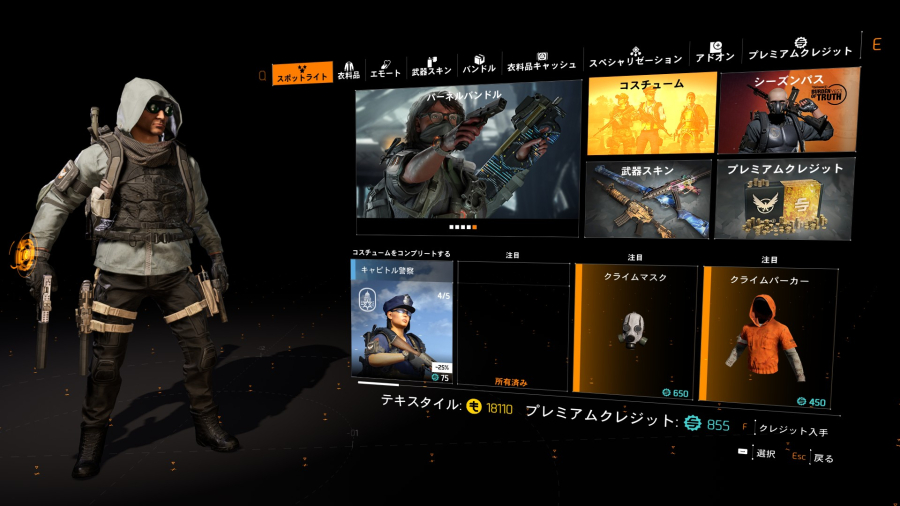
Task: Select the プレミアムクレジット gold tile
Action: tap(786, 197)
